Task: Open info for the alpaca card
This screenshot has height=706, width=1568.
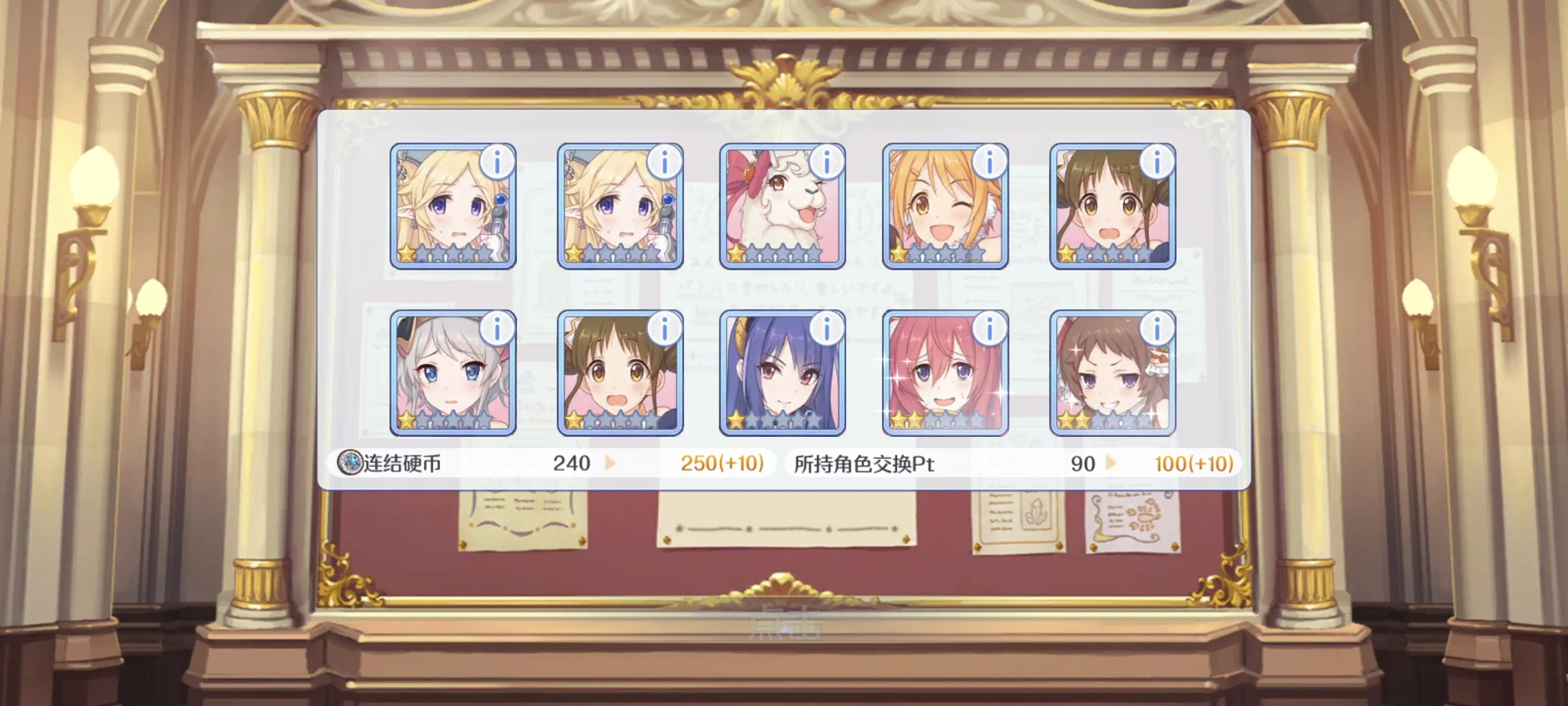Action: click(x=826, y=162)
